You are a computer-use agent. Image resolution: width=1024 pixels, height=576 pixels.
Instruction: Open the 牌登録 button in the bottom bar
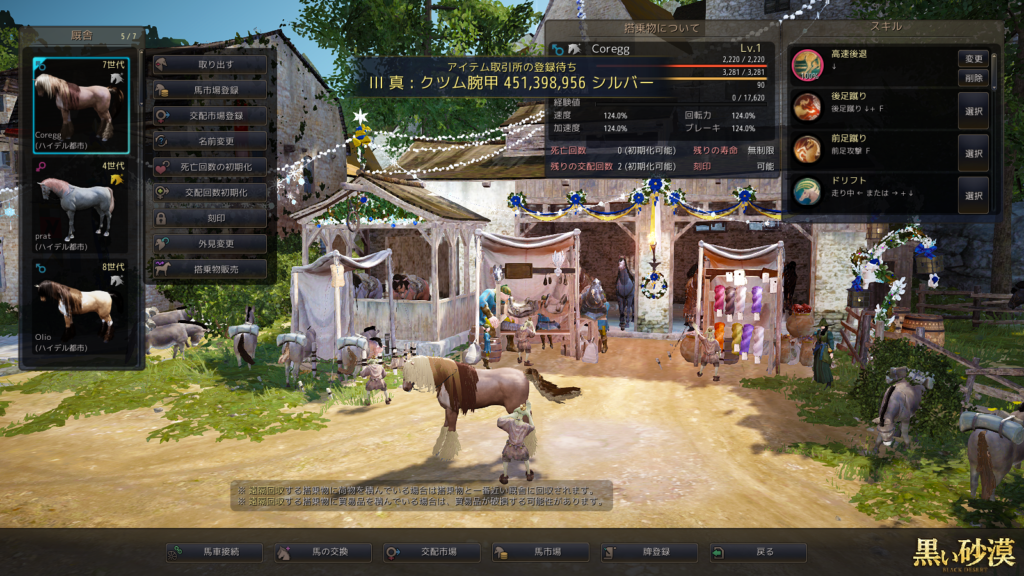[x=649, y=552]
